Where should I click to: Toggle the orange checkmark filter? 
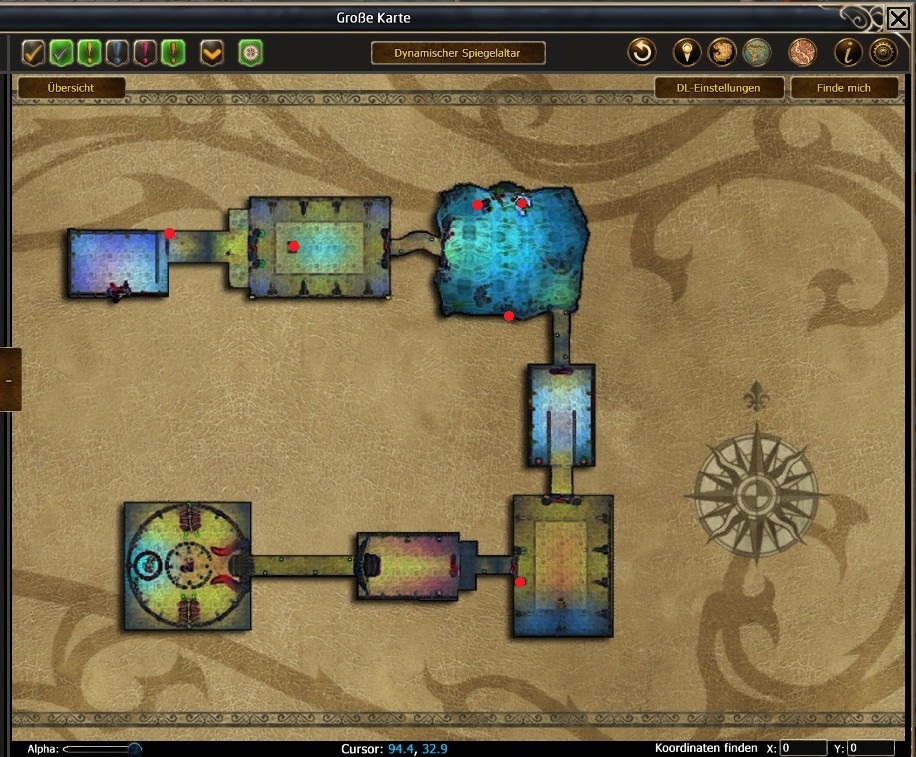click(34, 52)
